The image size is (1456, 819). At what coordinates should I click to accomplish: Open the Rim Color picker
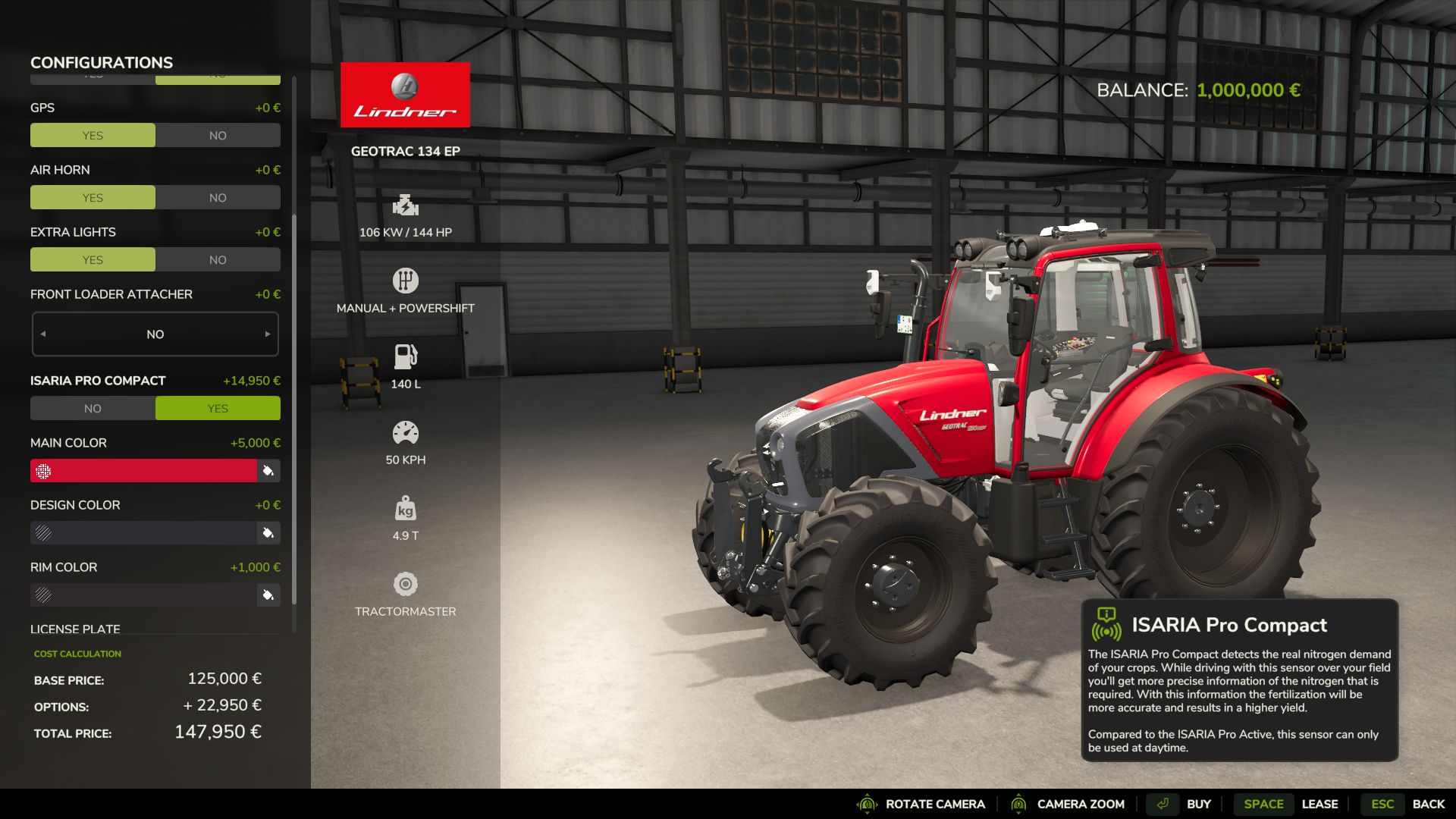pyautogui.click(x=144, y=595)
